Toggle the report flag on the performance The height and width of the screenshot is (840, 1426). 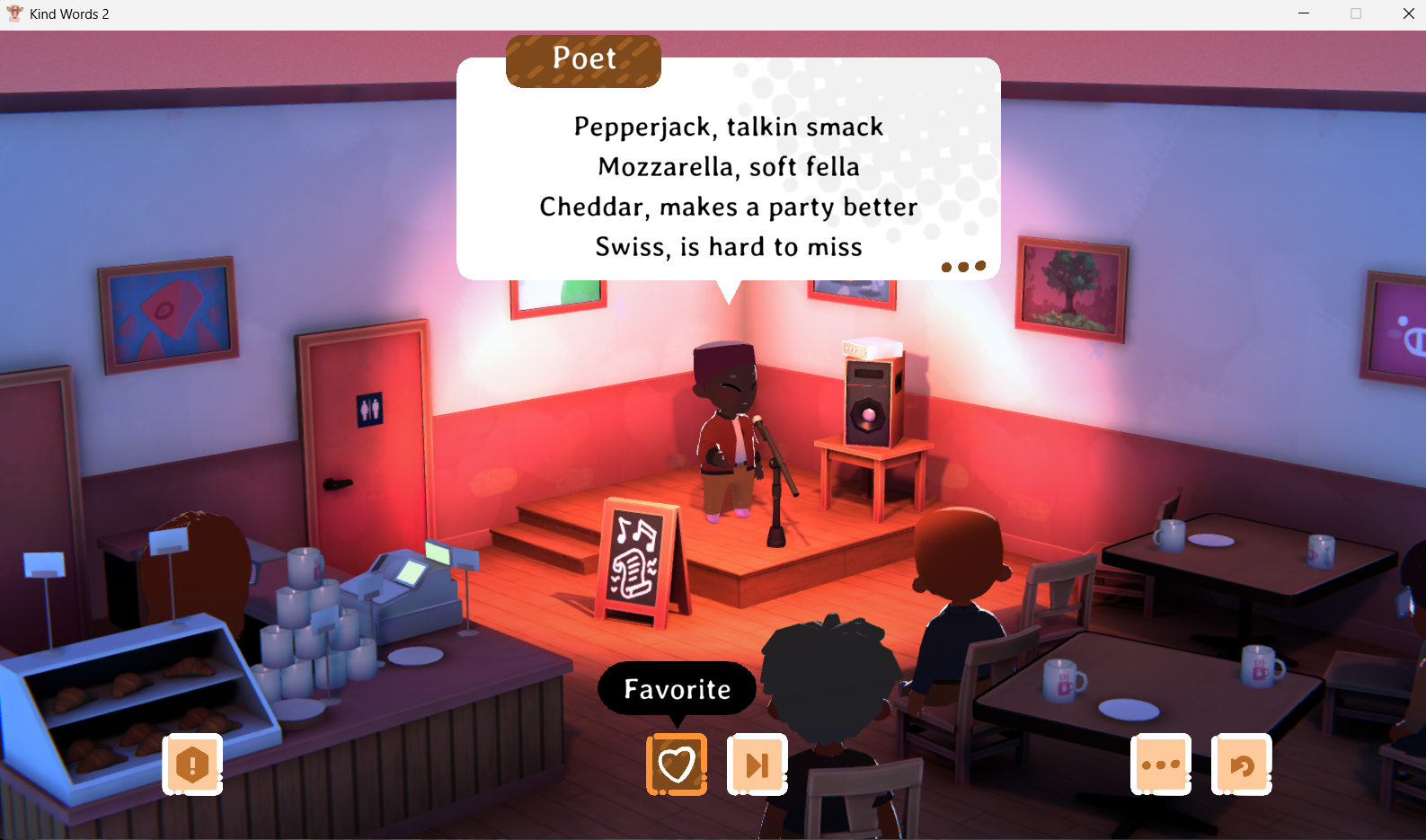click(191, 764)
